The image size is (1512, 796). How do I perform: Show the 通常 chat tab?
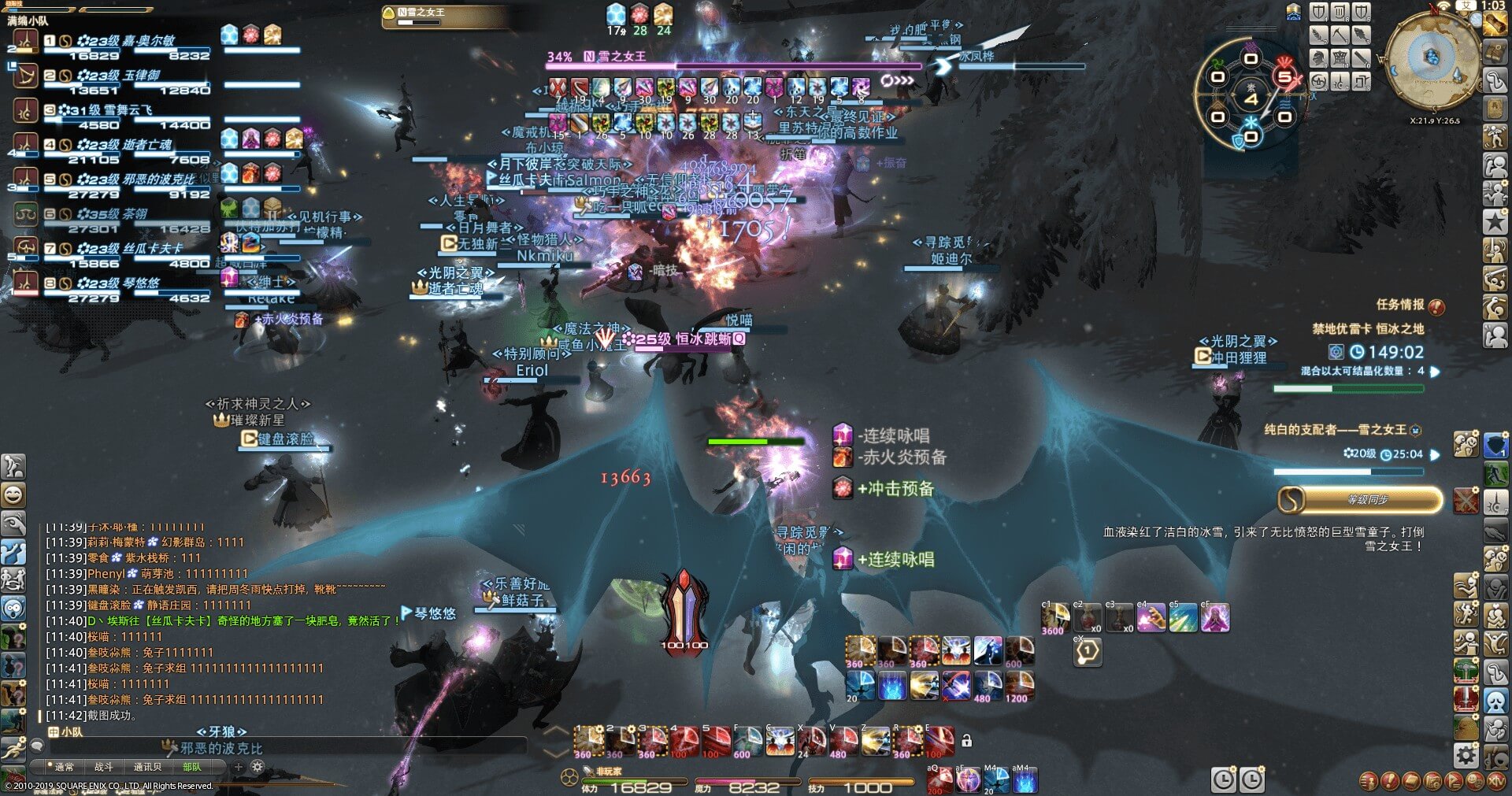[x=64, y=767]
